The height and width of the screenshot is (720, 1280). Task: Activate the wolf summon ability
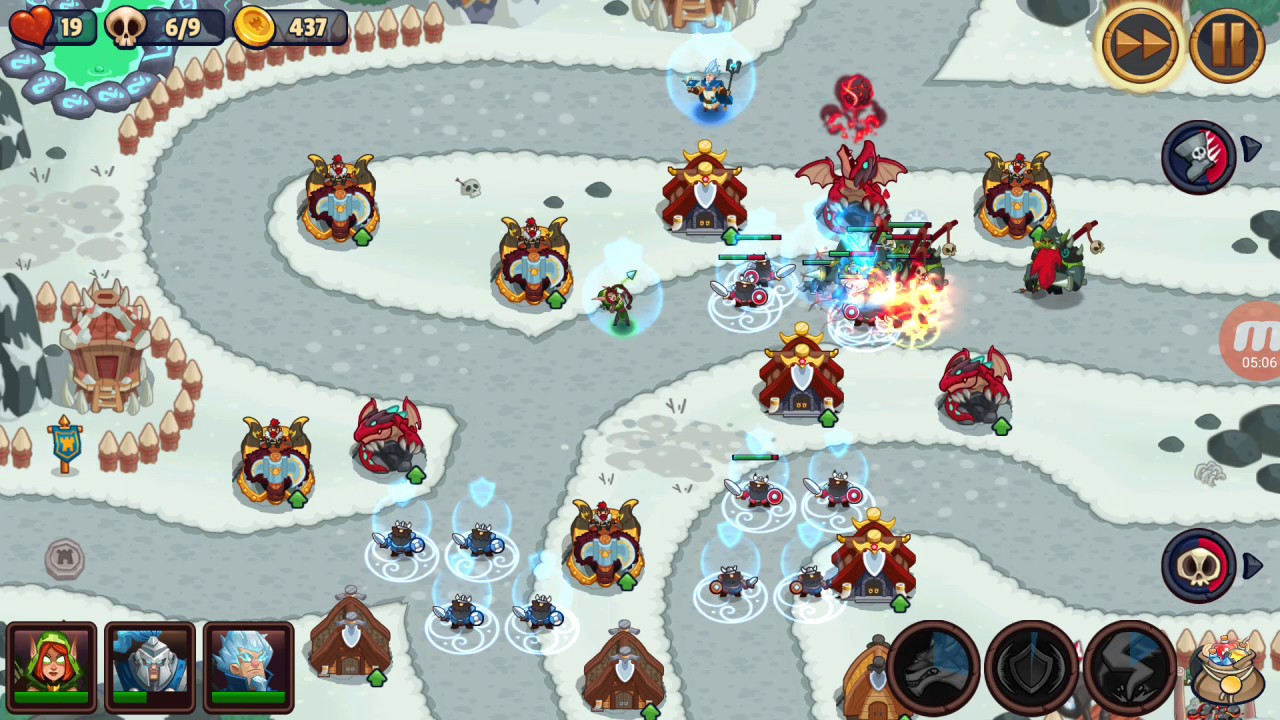click(933, 666)
